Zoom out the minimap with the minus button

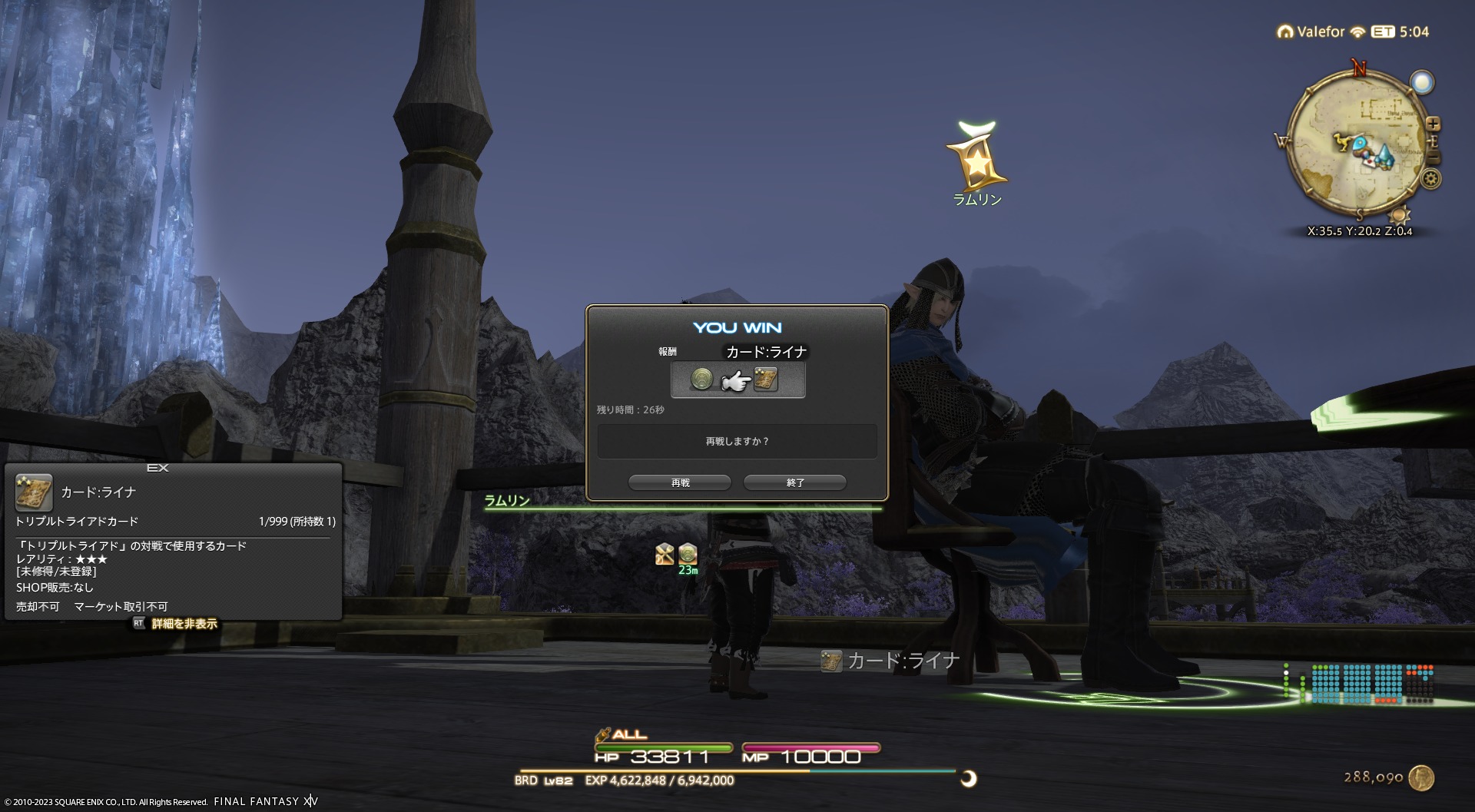pyautogui.click(x=1434, y=158)
